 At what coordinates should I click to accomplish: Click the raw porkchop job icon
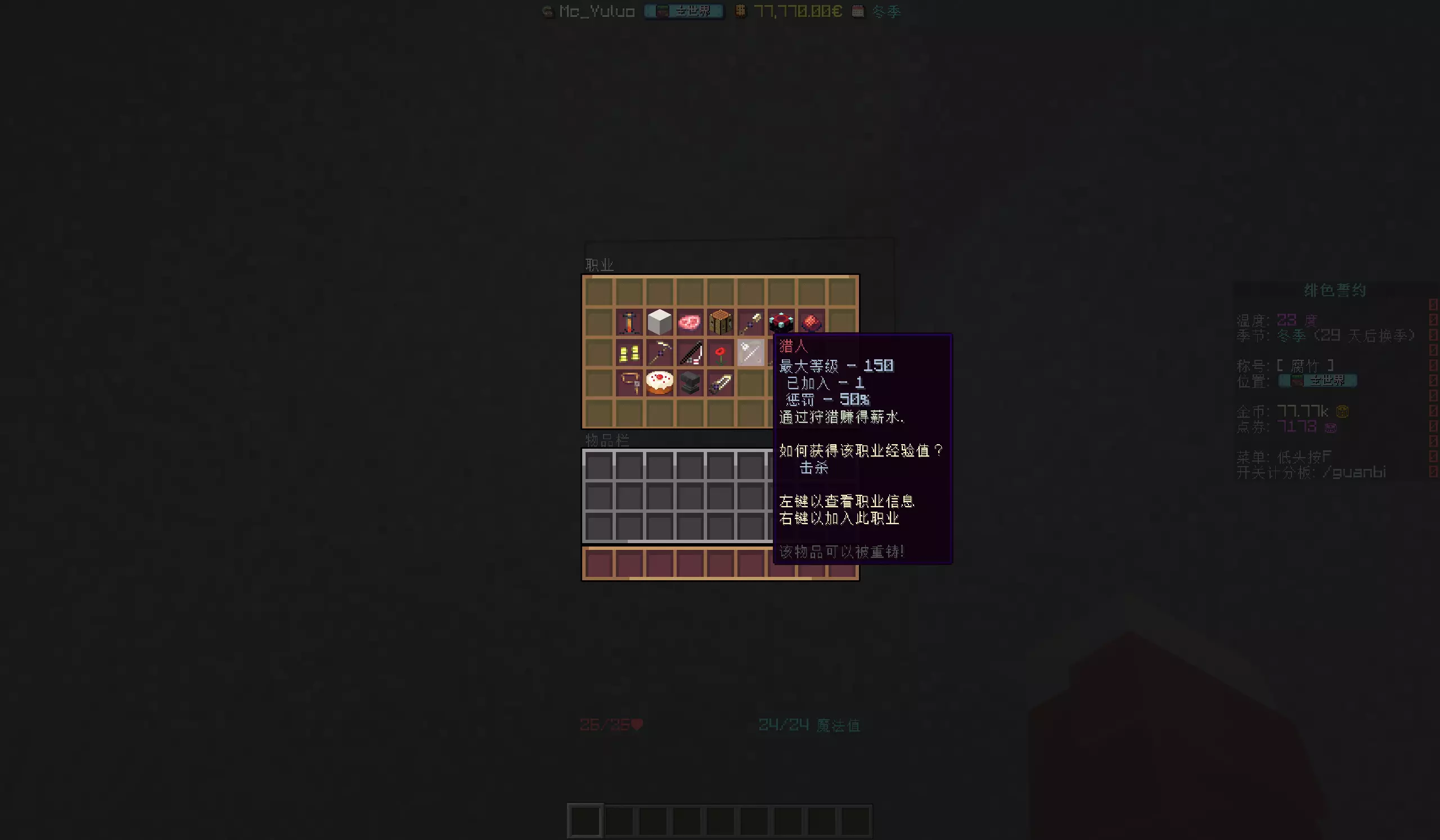(x=690, y=323)
